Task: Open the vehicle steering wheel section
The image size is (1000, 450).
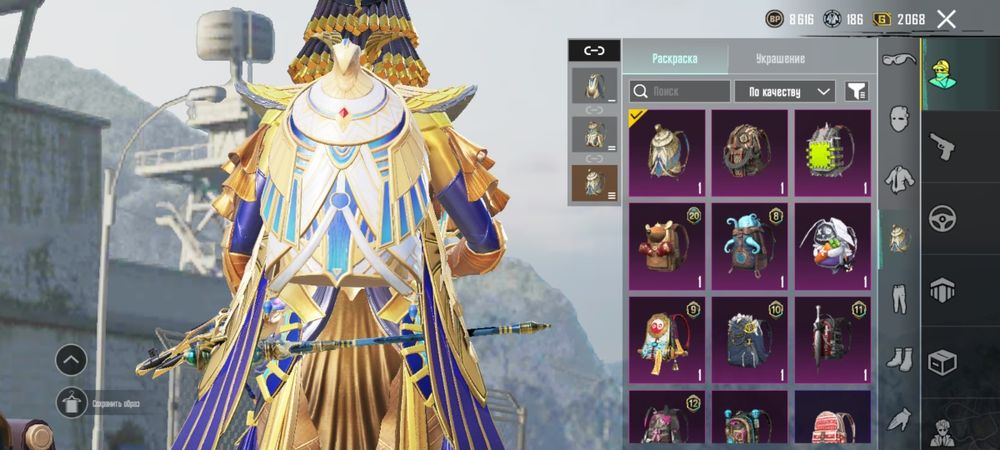Action: click(942, 217)
